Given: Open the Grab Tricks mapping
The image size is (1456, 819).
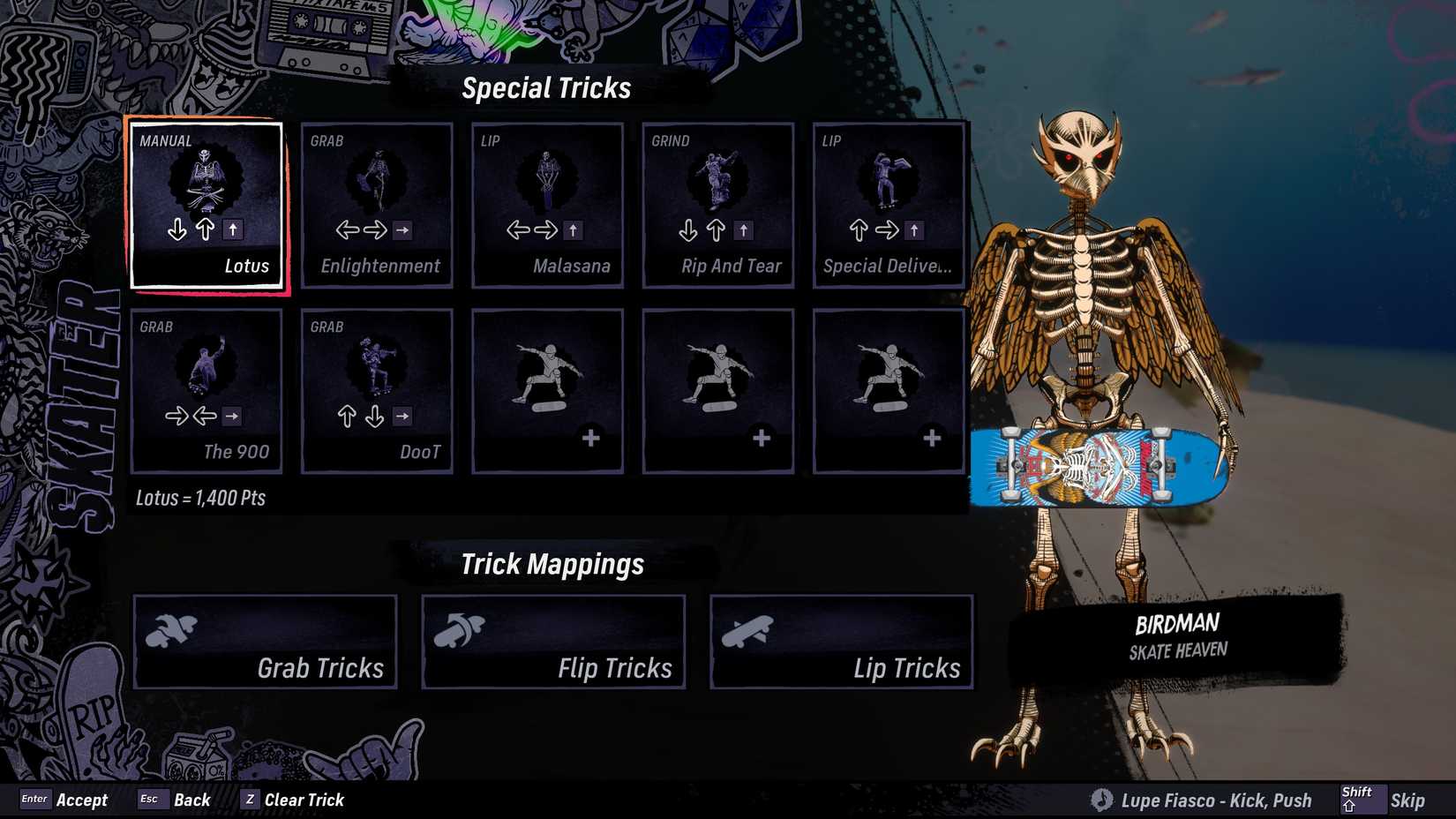Looking at the screenshot, I should click(264, 642).
